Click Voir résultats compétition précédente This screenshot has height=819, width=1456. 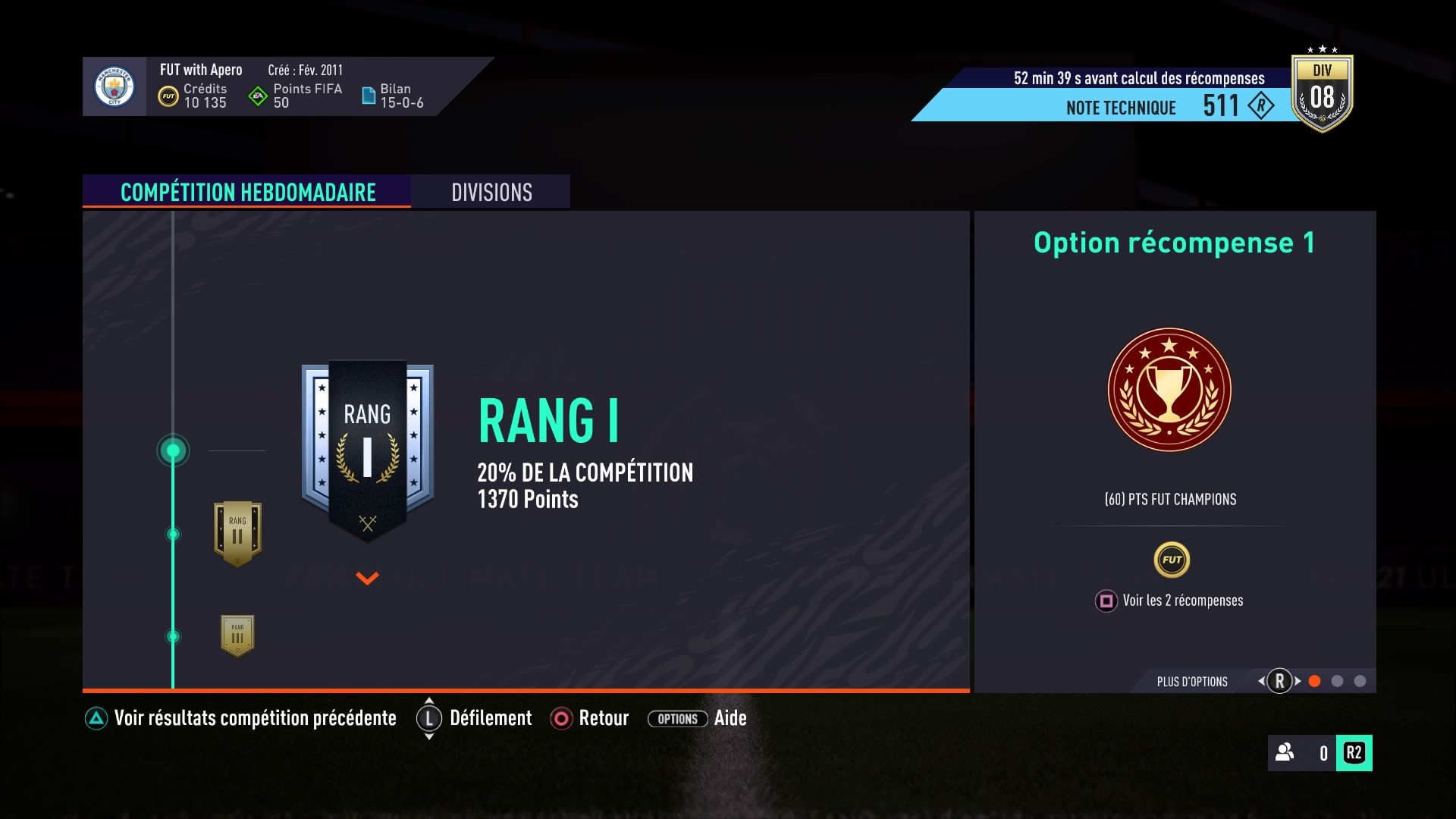tap(255, 718)
